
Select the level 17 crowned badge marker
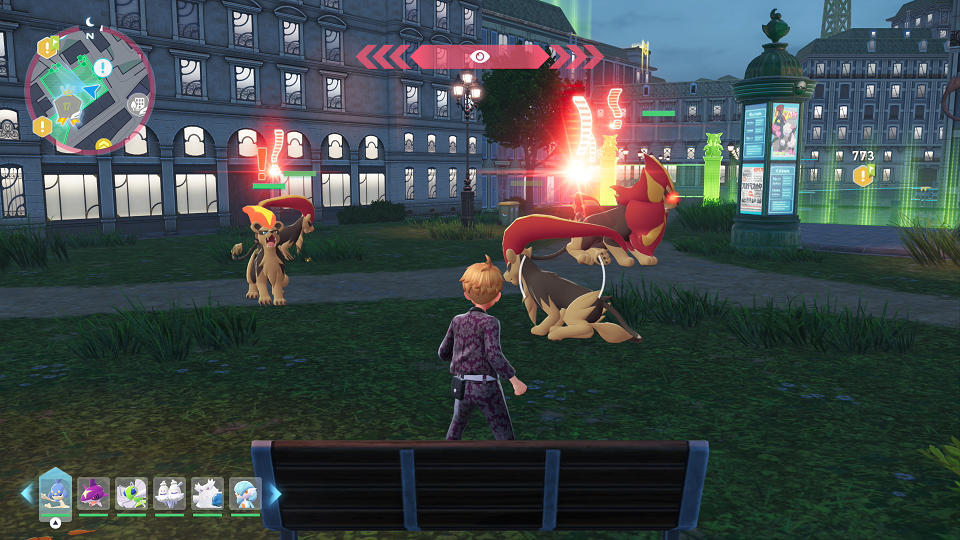(x=67, y=104)
